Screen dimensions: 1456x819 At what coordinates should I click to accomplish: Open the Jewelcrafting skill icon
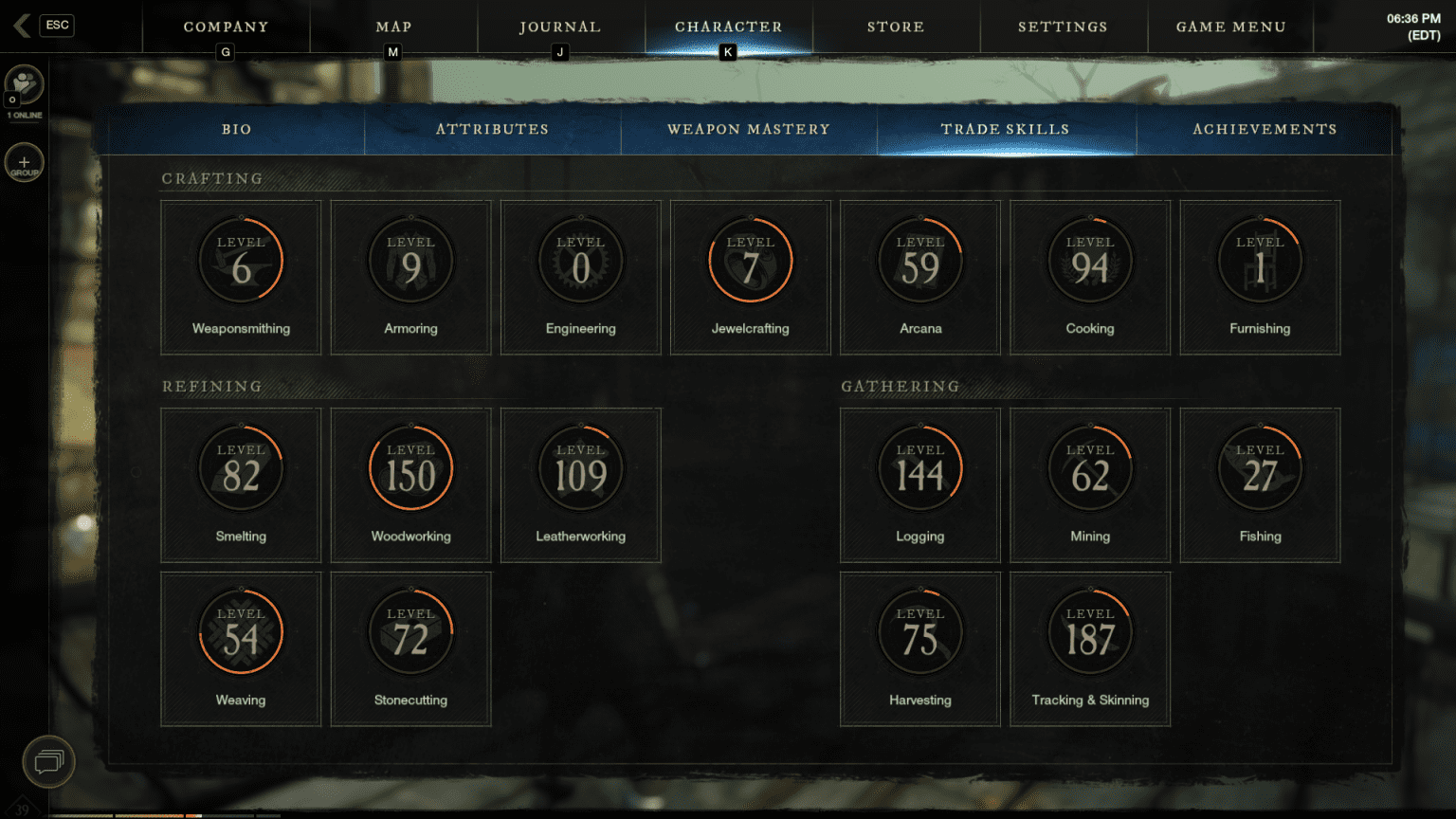750,259
